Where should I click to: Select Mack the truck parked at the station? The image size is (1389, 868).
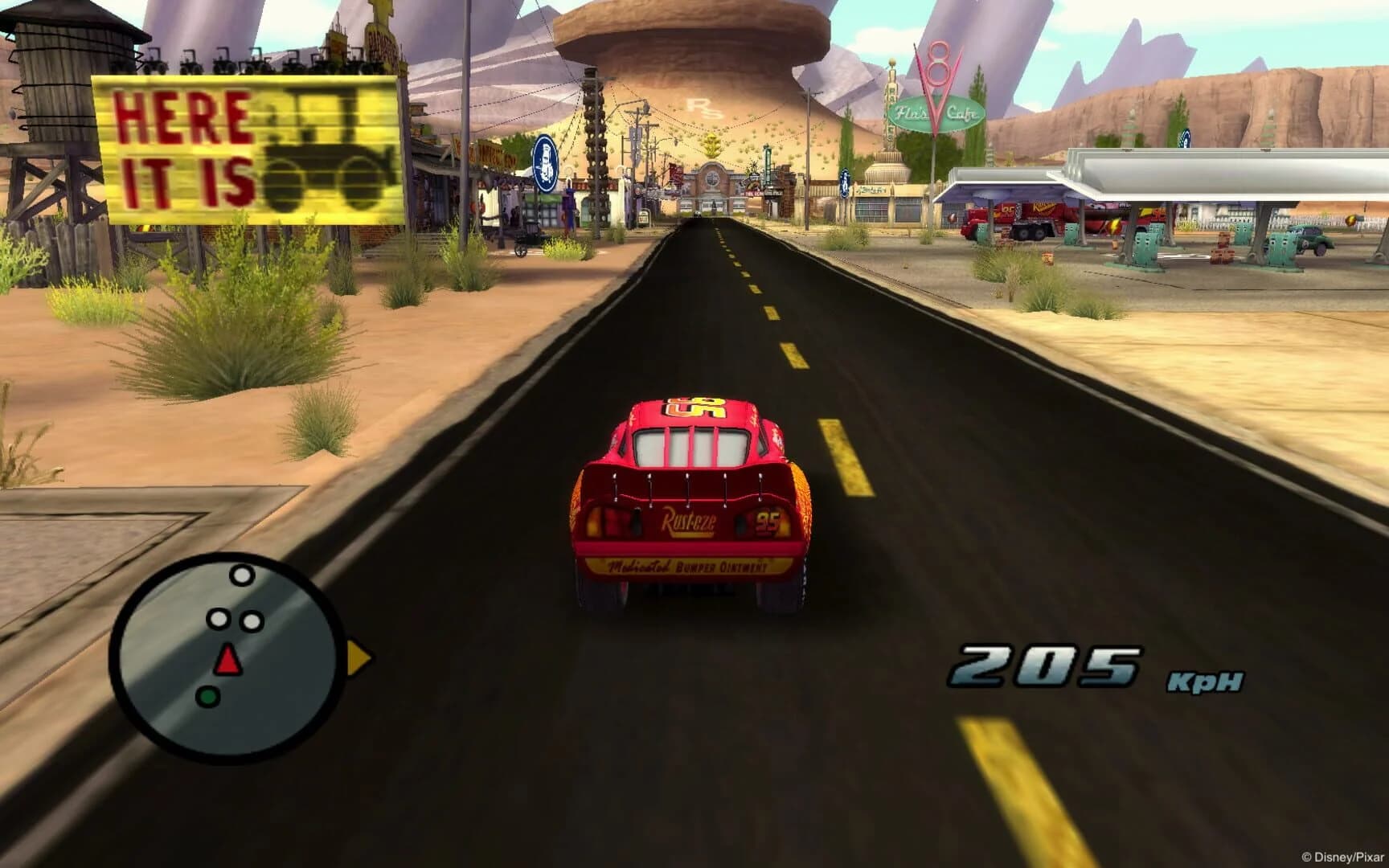(x=1018, y=217)
